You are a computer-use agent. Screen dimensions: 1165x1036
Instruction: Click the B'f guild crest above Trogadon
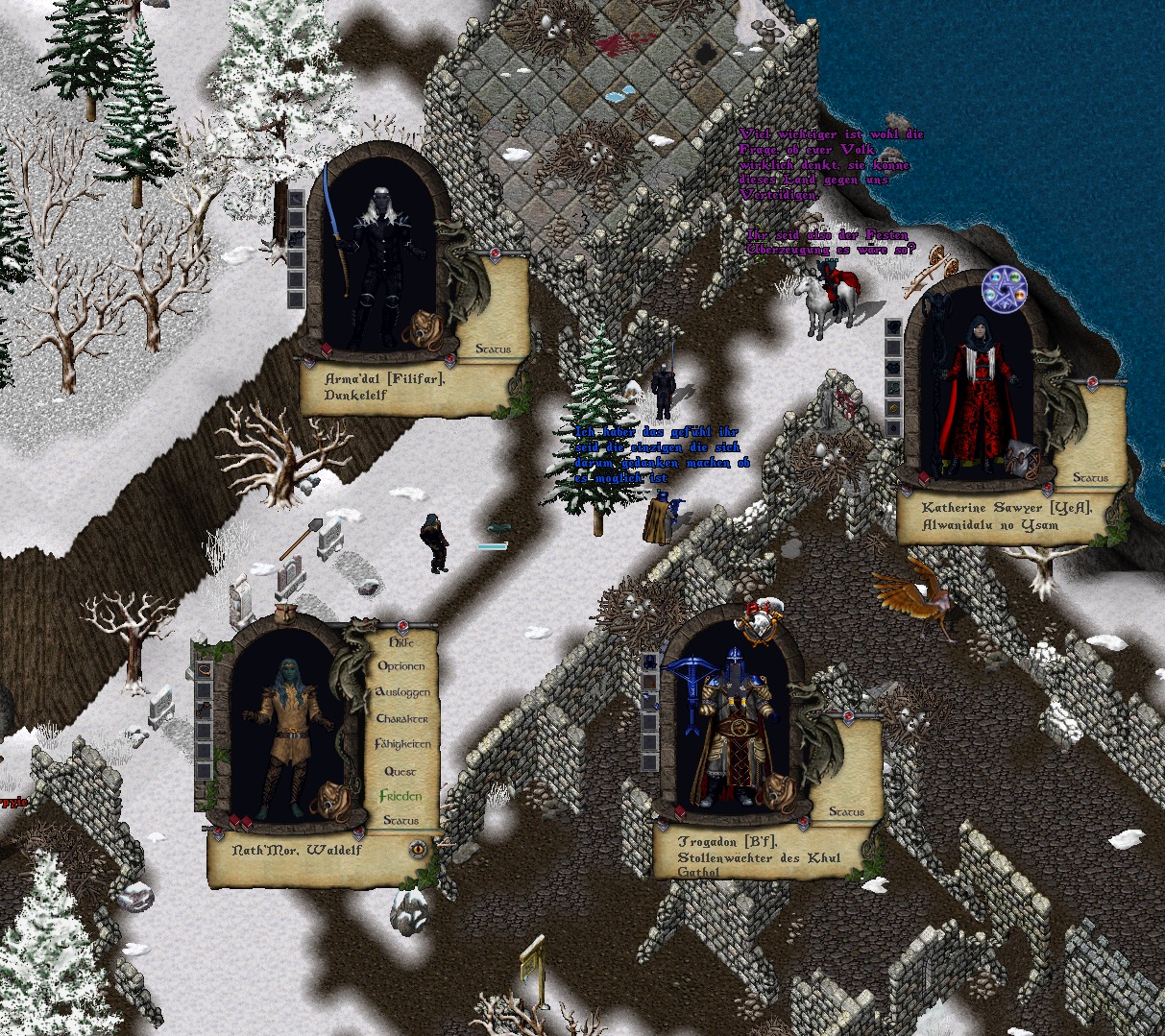coord(760,622)
